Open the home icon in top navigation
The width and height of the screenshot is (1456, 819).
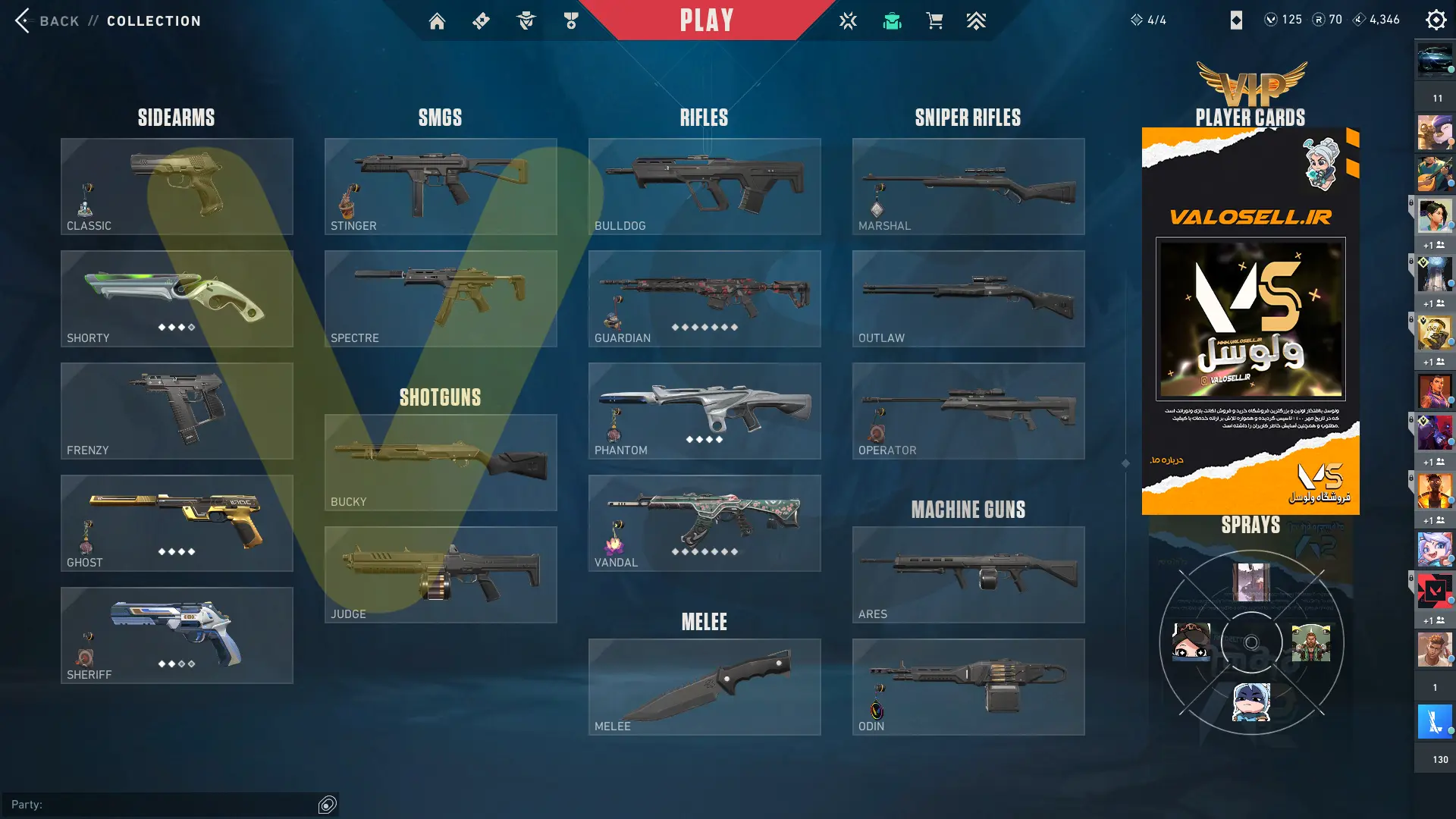click(437, 21)
